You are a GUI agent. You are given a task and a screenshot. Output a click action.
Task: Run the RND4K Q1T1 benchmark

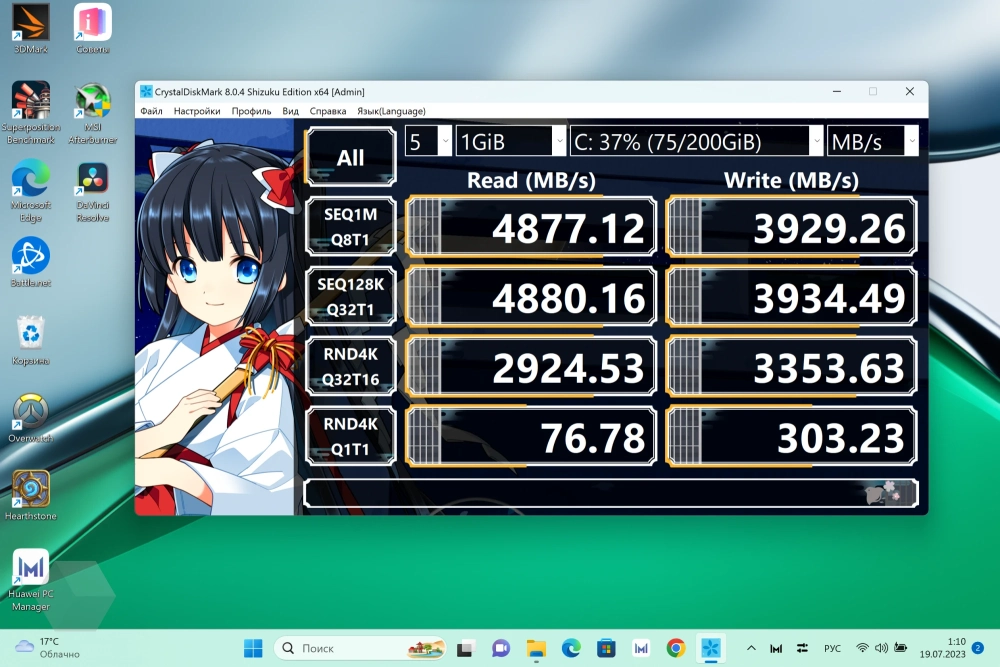[350, 436]
